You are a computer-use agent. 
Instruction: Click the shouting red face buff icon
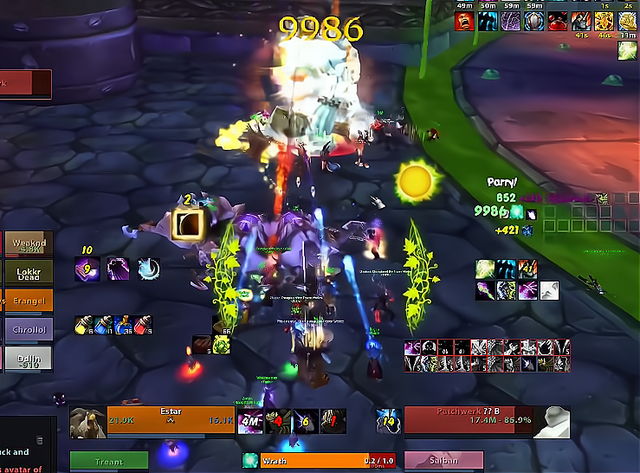(332, 421)
